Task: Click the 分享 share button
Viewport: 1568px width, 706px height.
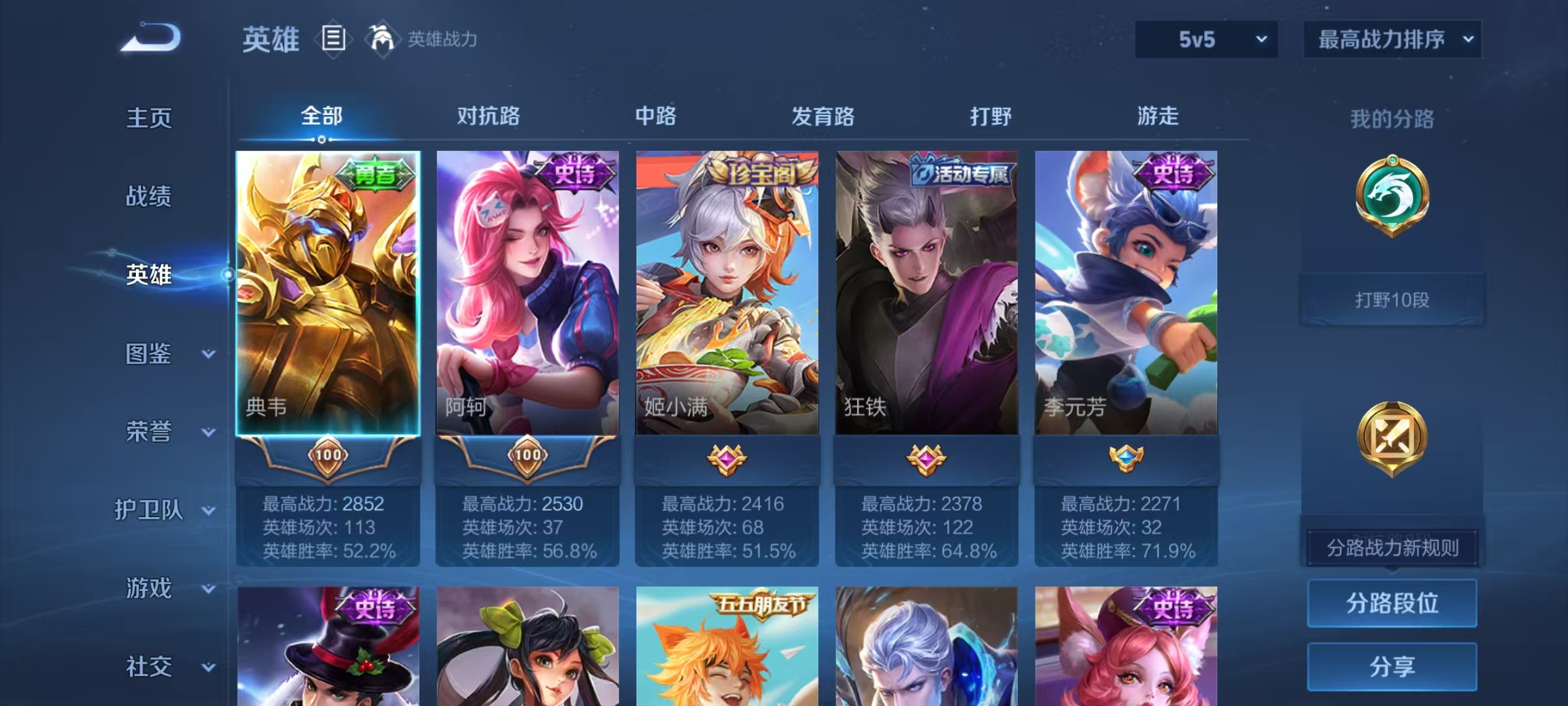Action: click(x=1392, y=665)
